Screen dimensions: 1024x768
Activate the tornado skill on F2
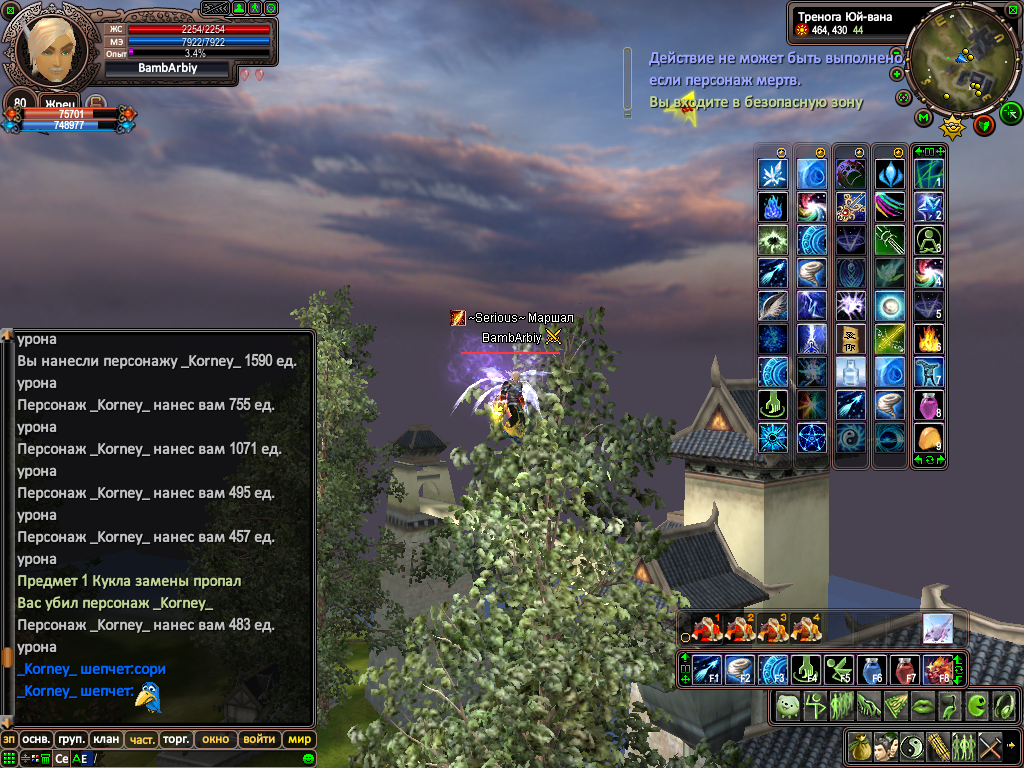(739, 669)
